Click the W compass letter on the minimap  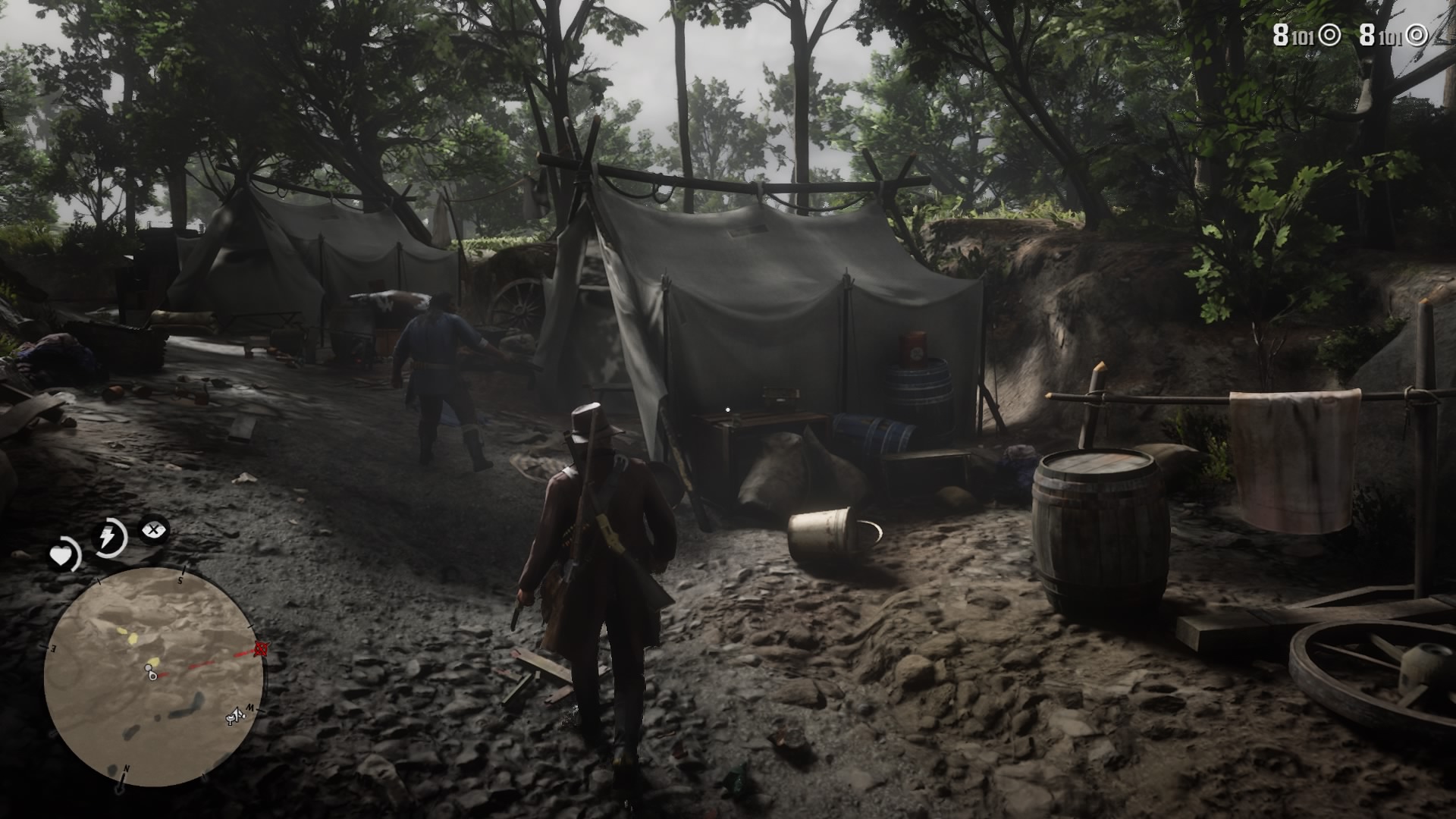[x=249, y=705]
